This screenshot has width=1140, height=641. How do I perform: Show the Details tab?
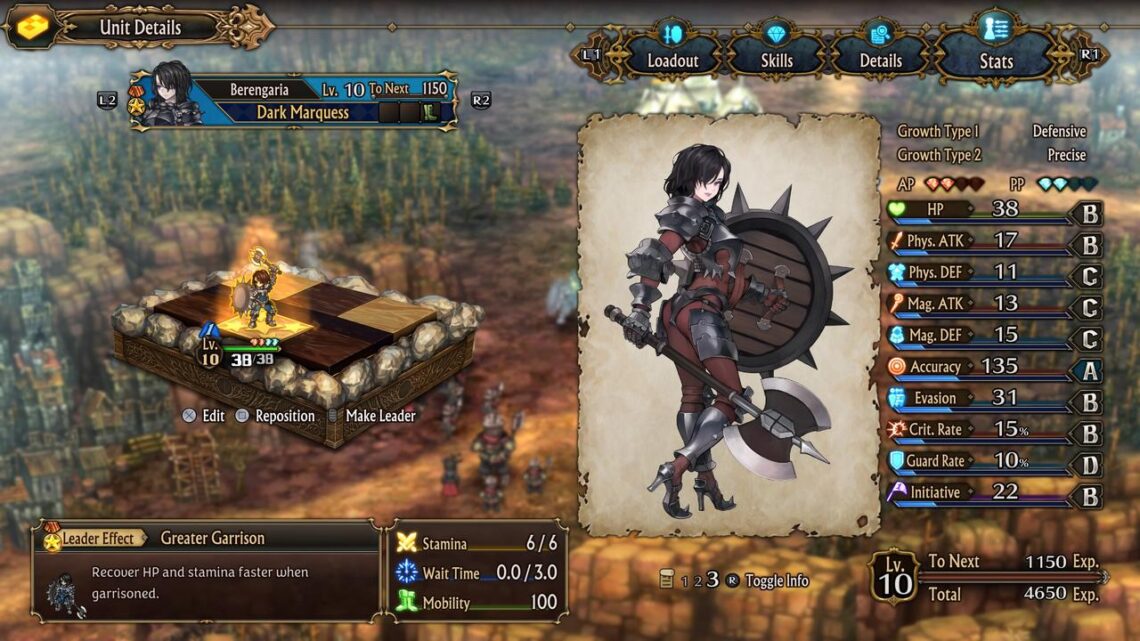click(881, 60)
